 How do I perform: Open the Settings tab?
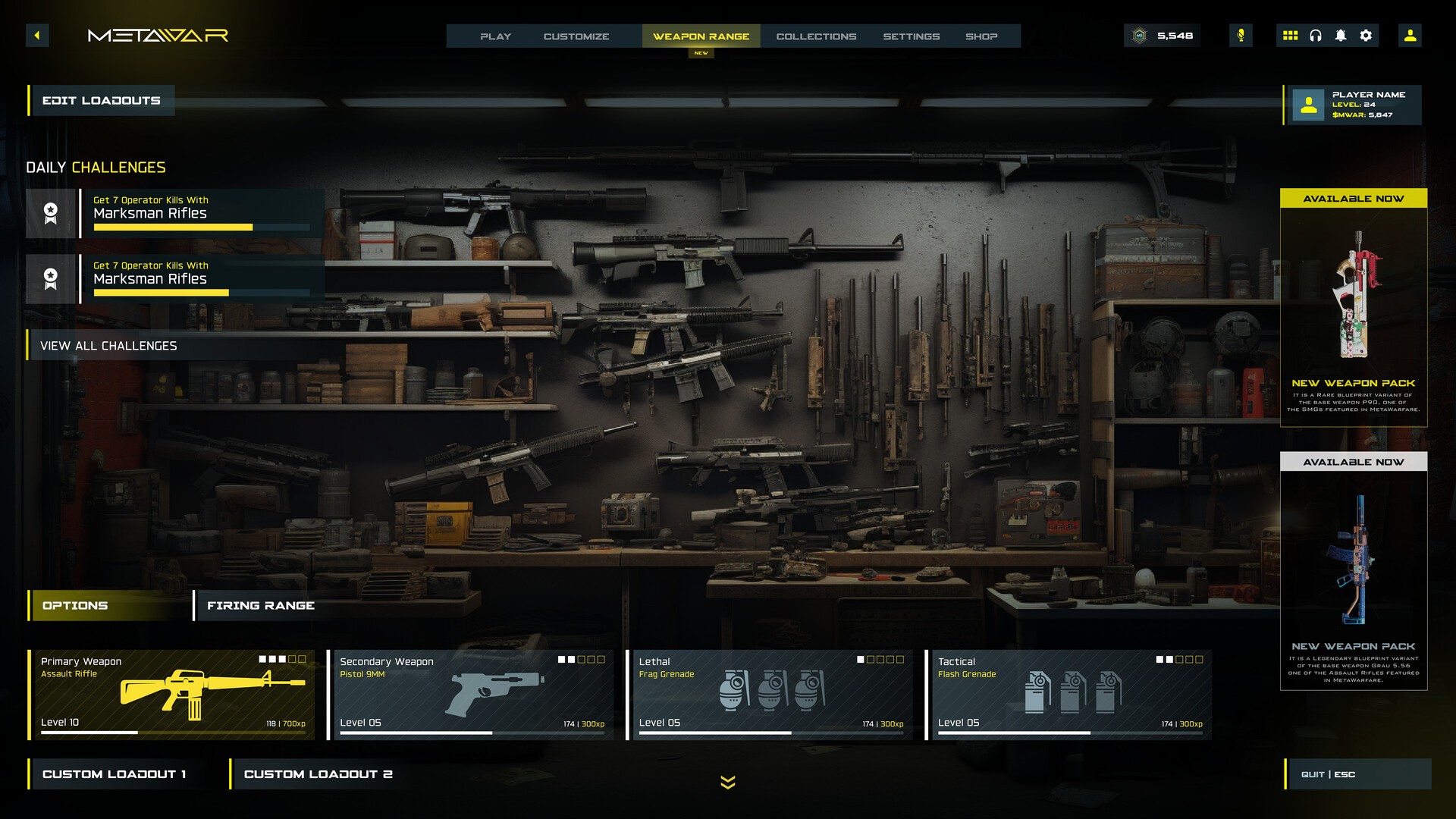[911, 36]
